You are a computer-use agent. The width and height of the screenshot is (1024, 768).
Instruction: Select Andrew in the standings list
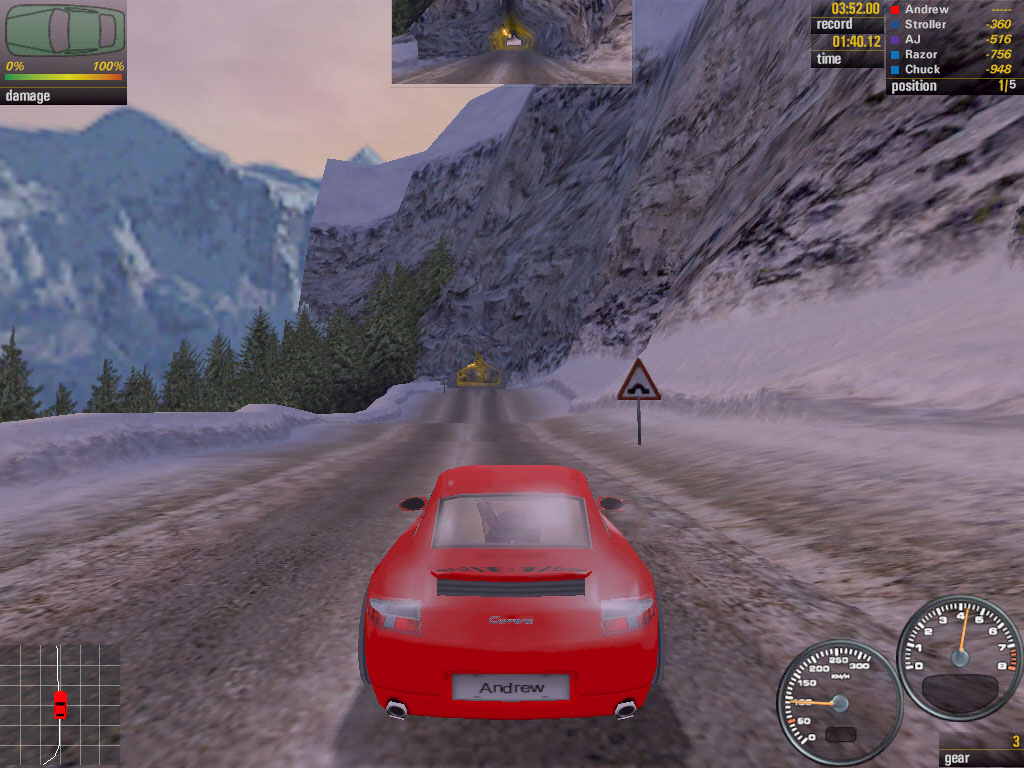pyautogui.click(x=927, y=9)
